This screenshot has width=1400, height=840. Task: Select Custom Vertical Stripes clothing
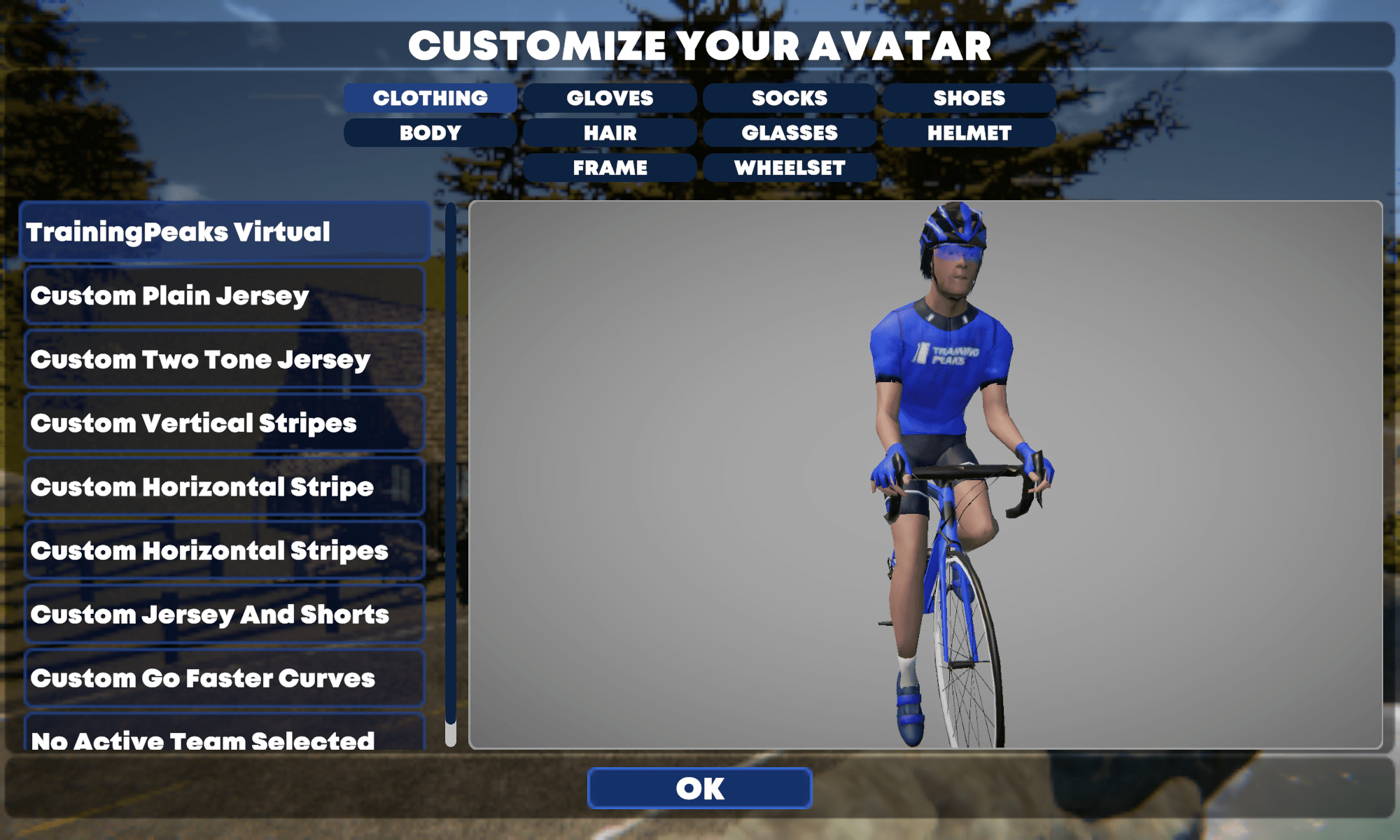tap(224, 423)
